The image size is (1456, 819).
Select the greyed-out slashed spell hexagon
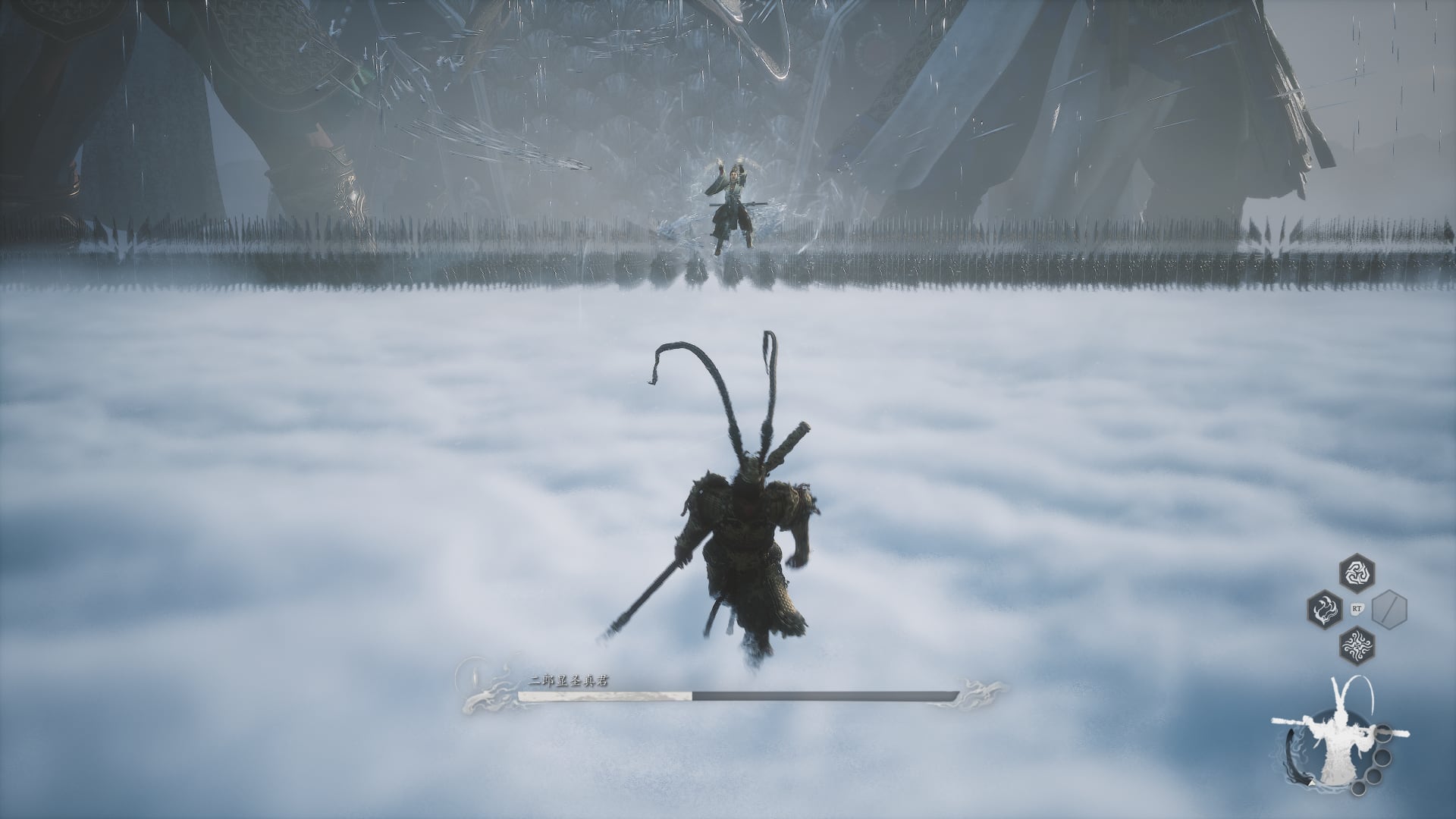tap(1389, 608)
